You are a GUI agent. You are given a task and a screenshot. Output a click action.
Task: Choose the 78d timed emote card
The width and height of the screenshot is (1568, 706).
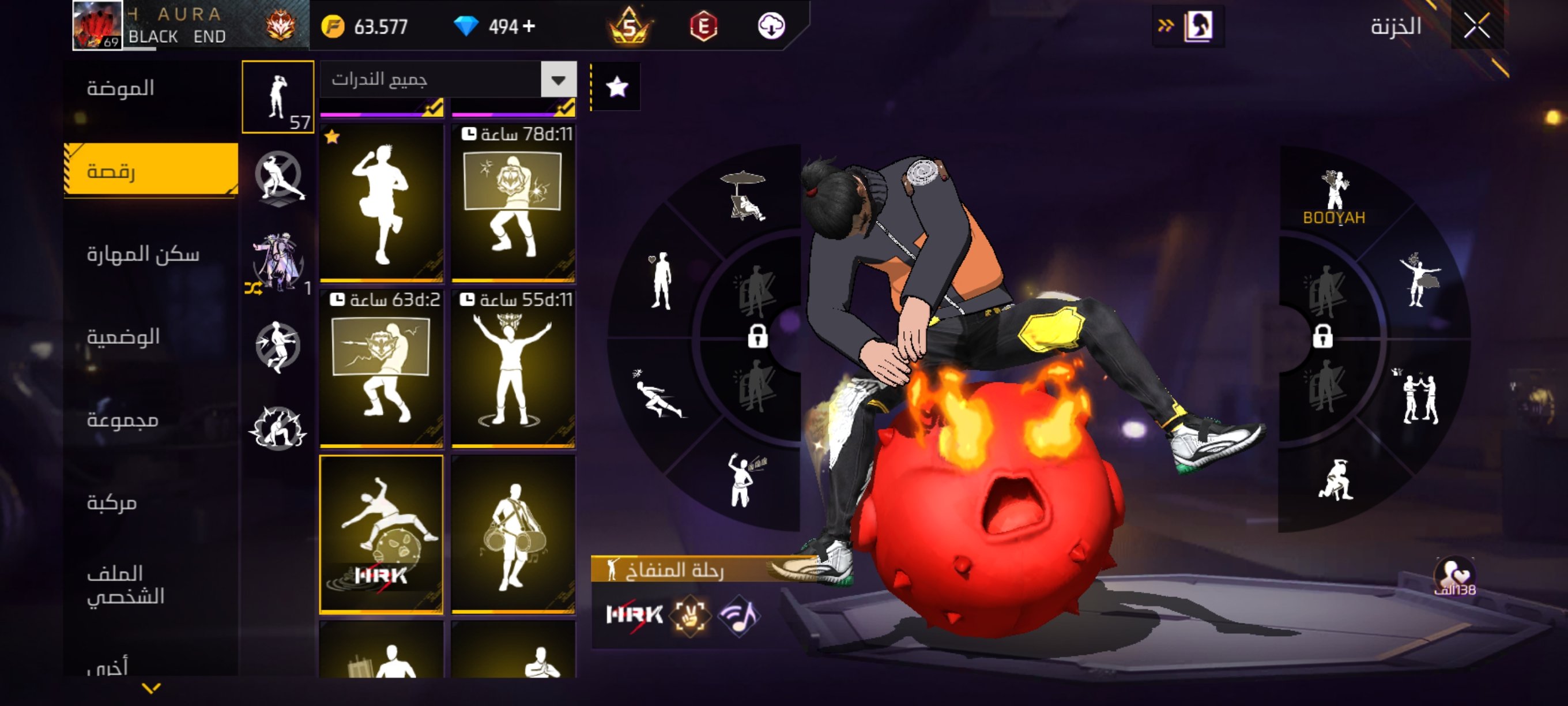513,202
